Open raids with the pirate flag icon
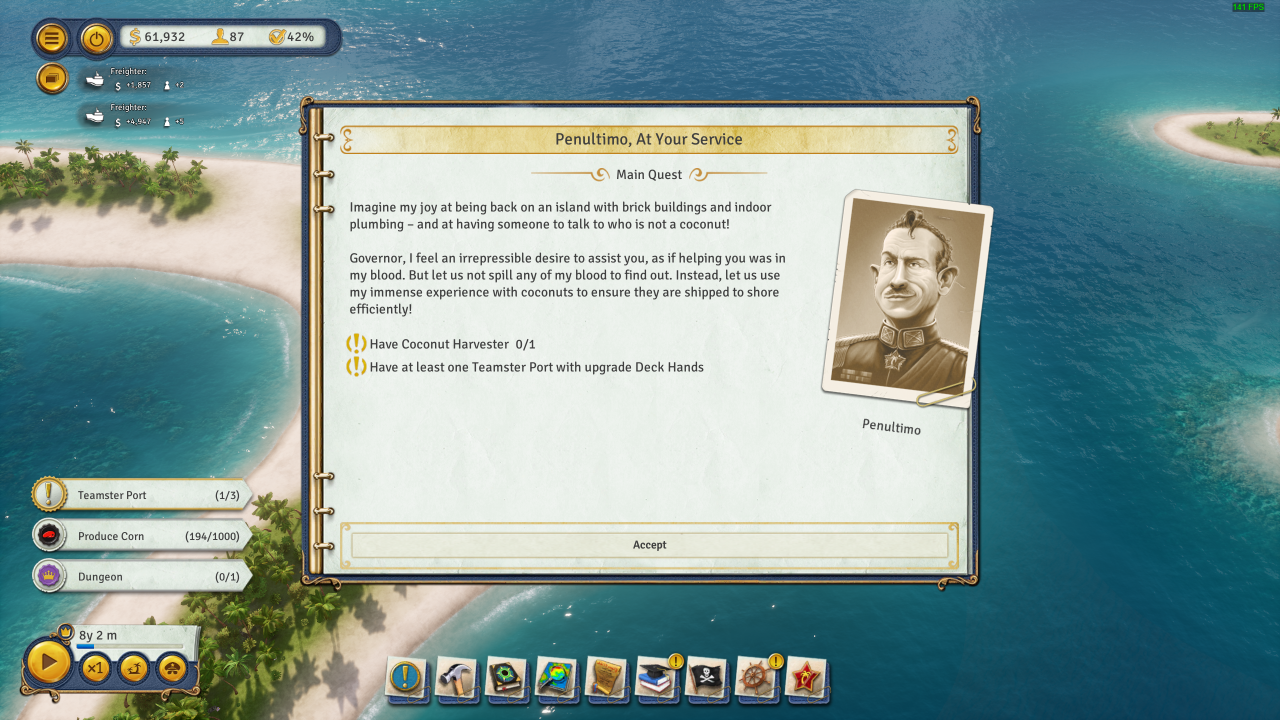The height and width of the screenshot is (720, 1280). pos(707,680)
